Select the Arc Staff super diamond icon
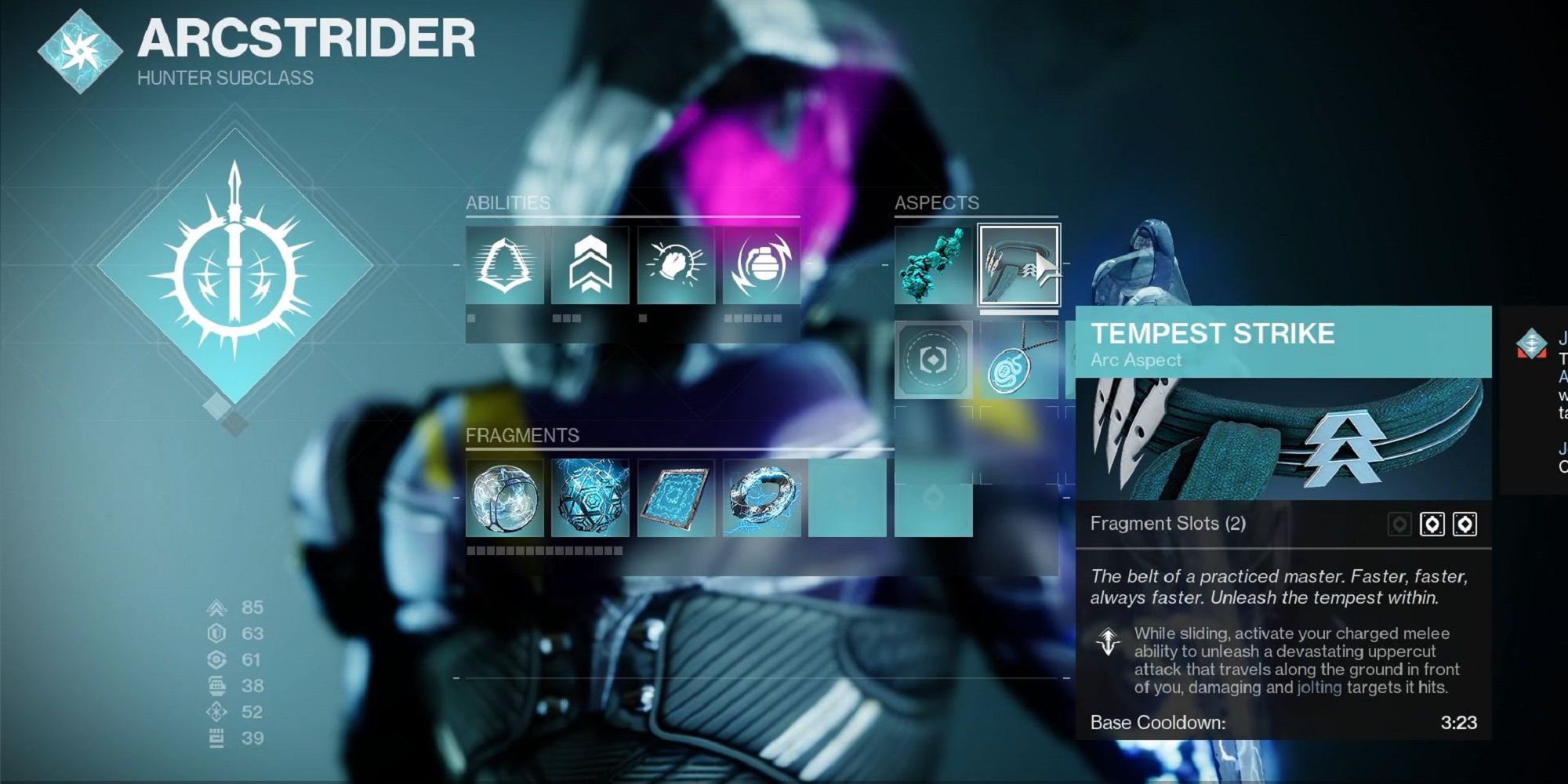The height and width of the screenshot is (784, 1568). click(234, 267)
